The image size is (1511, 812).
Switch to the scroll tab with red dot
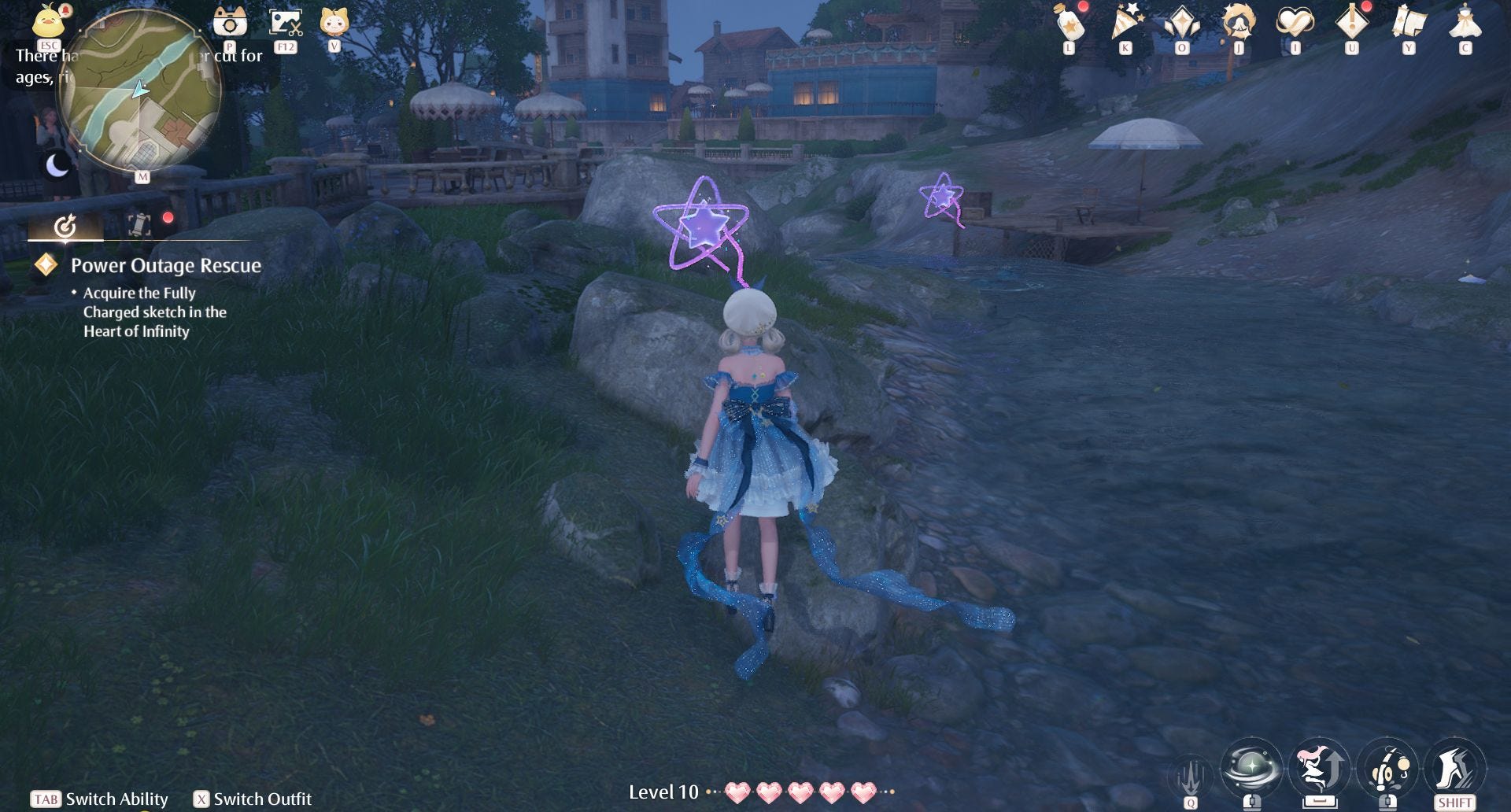[x=139, y=226]
